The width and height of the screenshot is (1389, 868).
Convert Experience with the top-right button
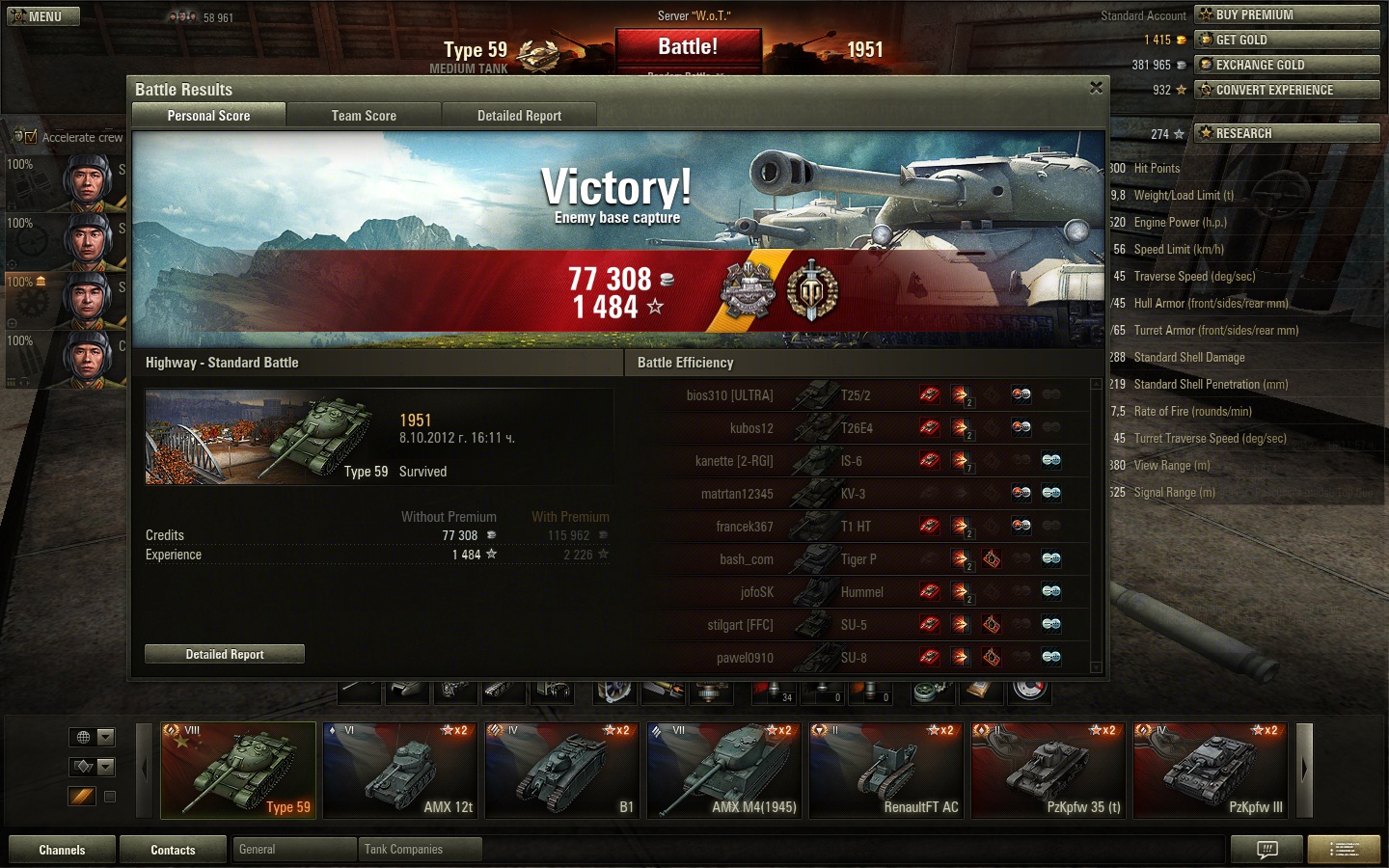(x=1287, y=90)
